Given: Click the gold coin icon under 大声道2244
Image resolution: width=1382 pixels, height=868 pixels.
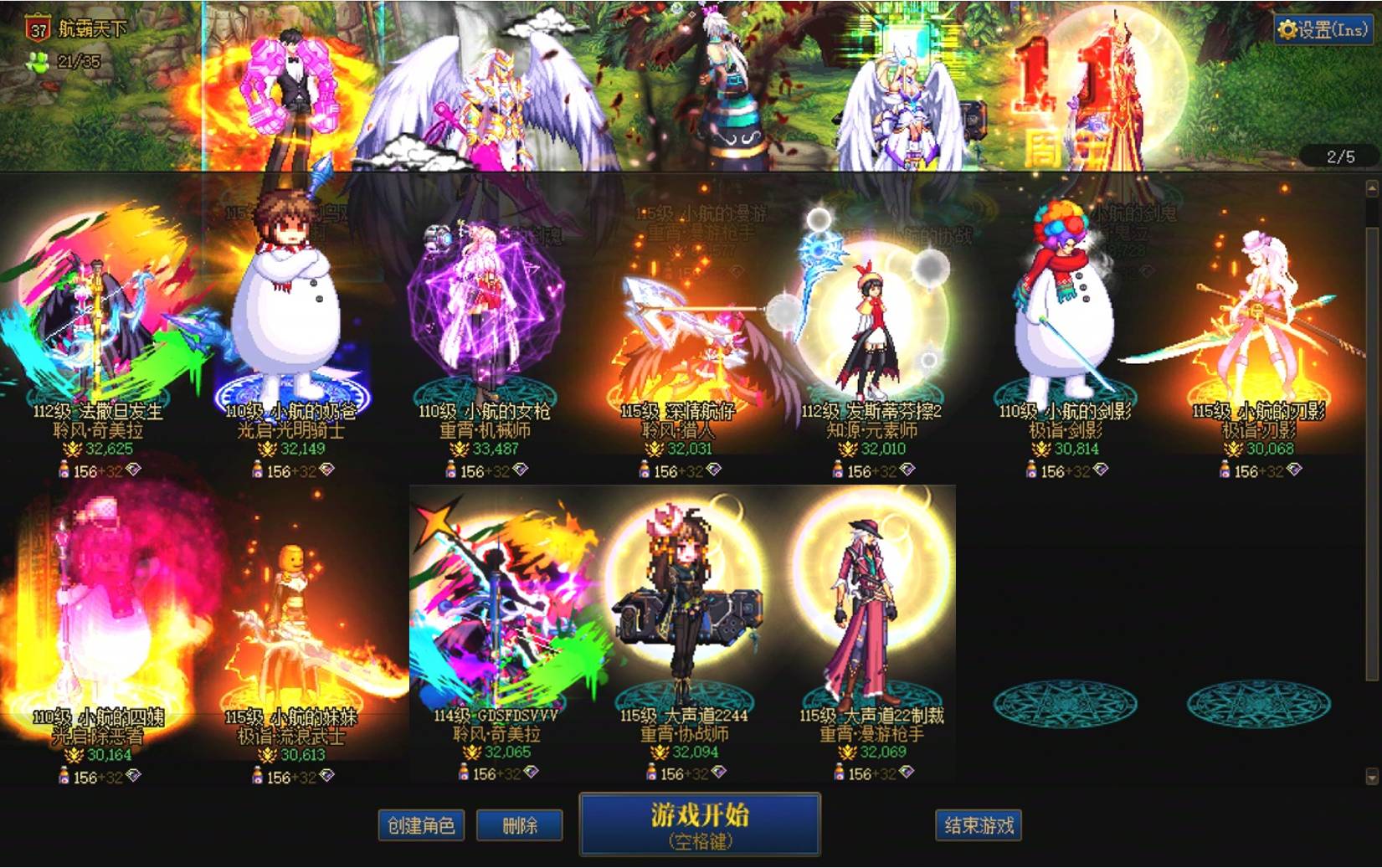Looking at the screenshot, I should pos(658,752).
